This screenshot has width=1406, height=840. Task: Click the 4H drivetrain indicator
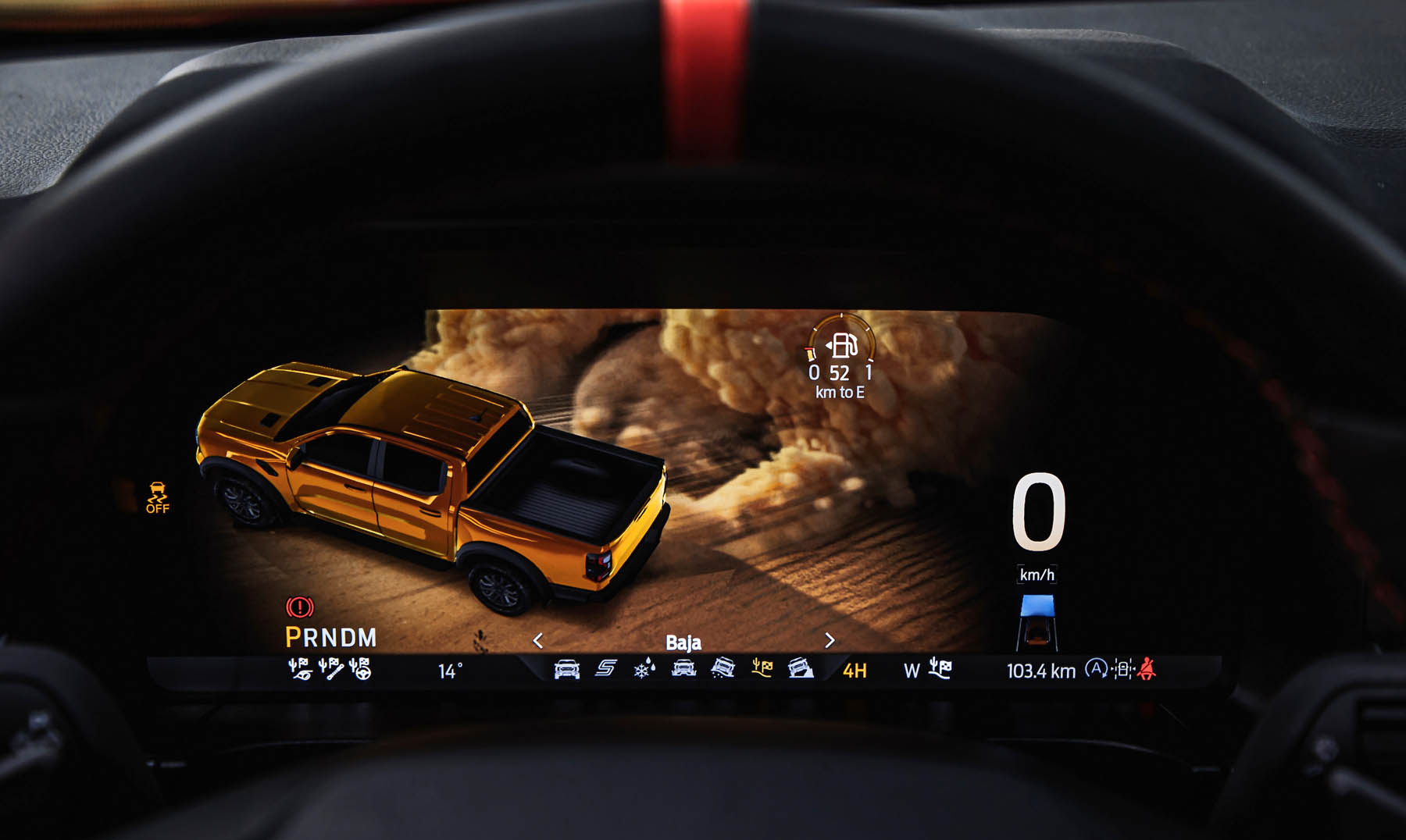tap(855, 671)
